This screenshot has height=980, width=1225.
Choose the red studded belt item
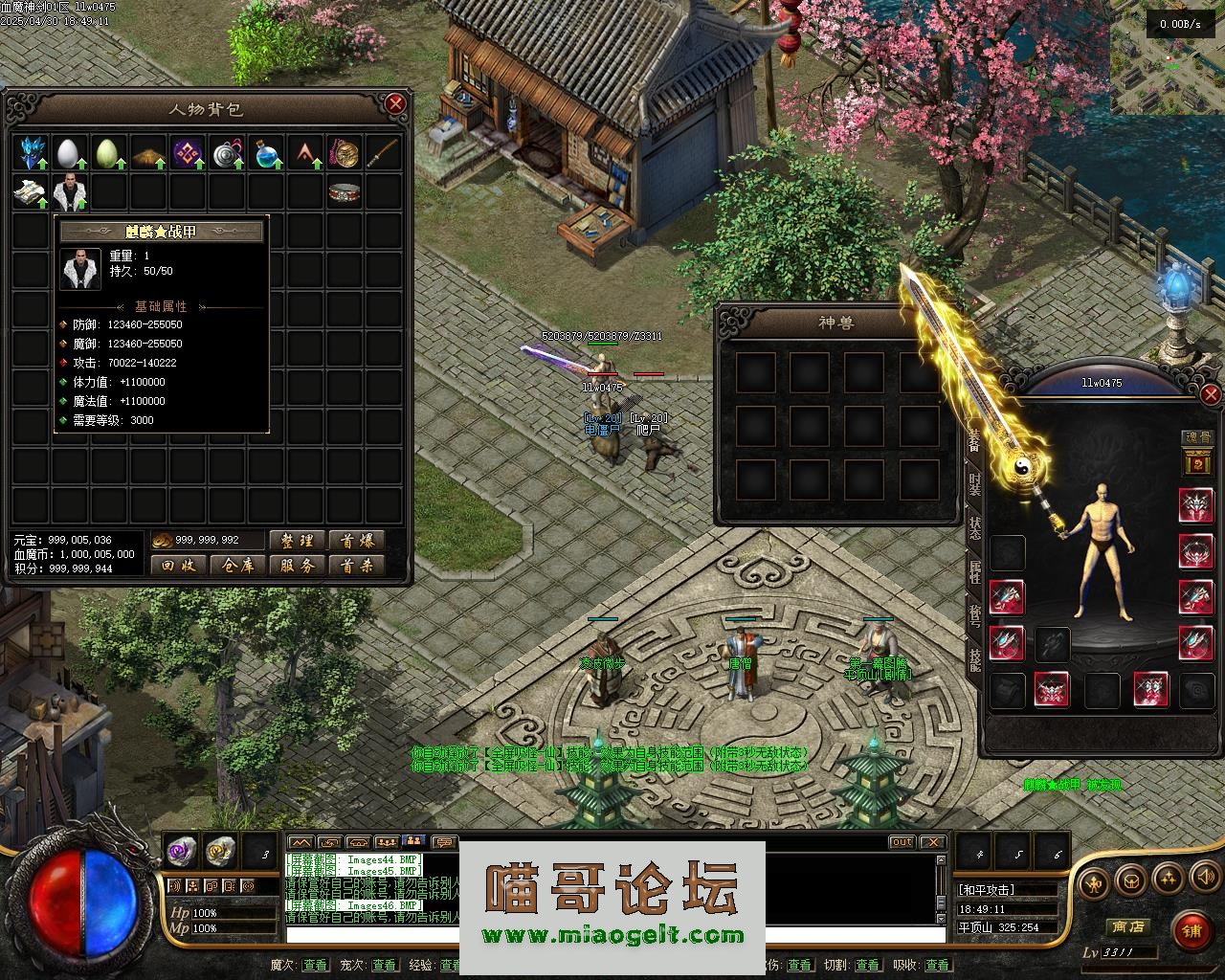pyautogui.click(x=344, y=192)
